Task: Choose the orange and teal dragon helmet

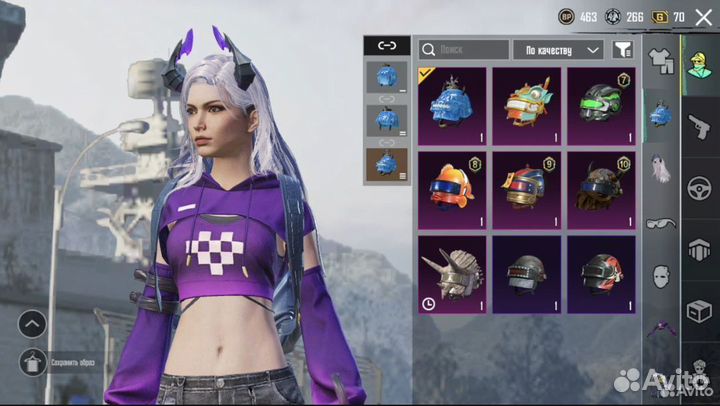Action: 527,104
